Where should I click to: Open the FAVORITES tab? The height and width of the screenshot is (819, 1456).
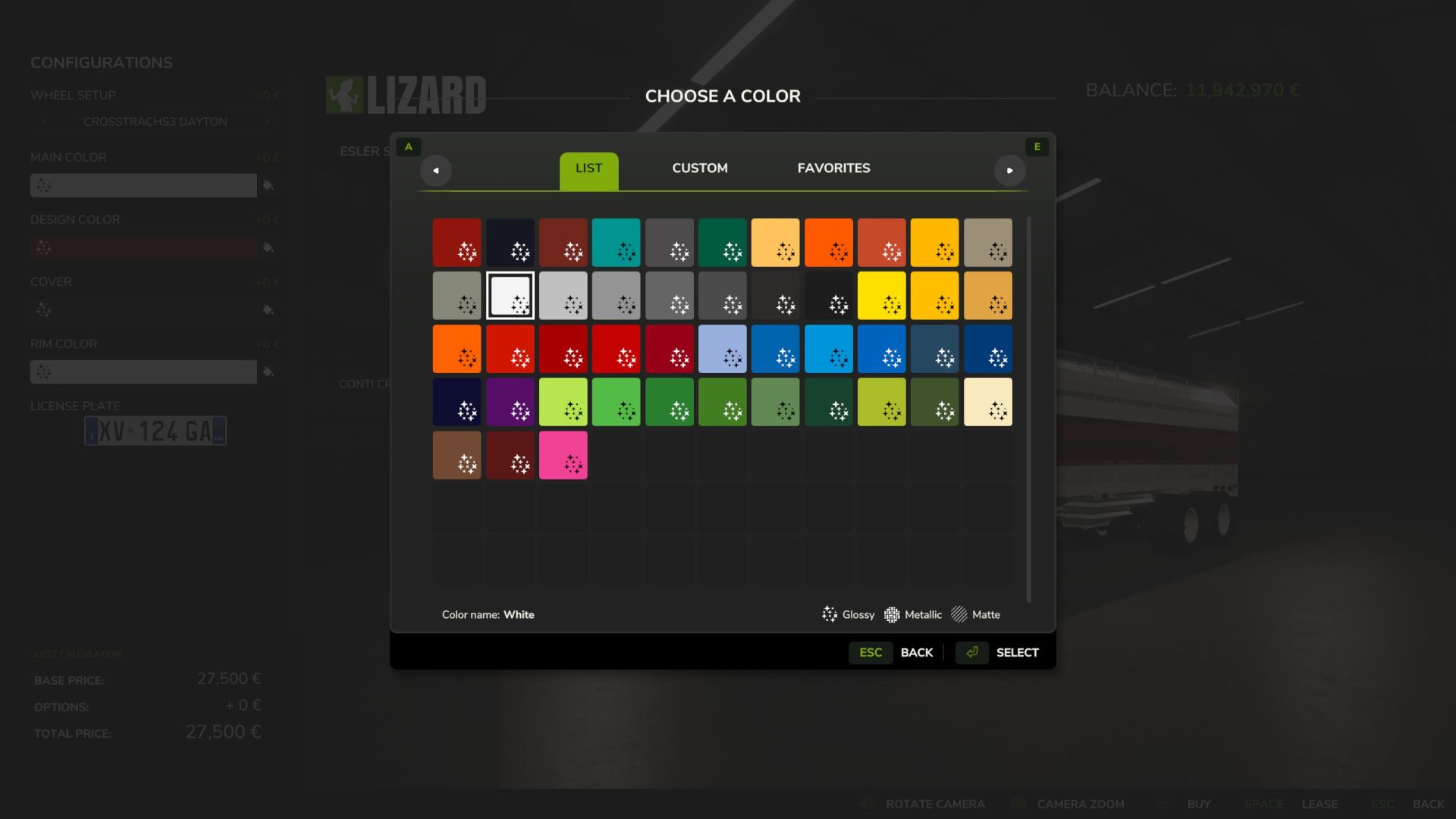tap(833, 168)
